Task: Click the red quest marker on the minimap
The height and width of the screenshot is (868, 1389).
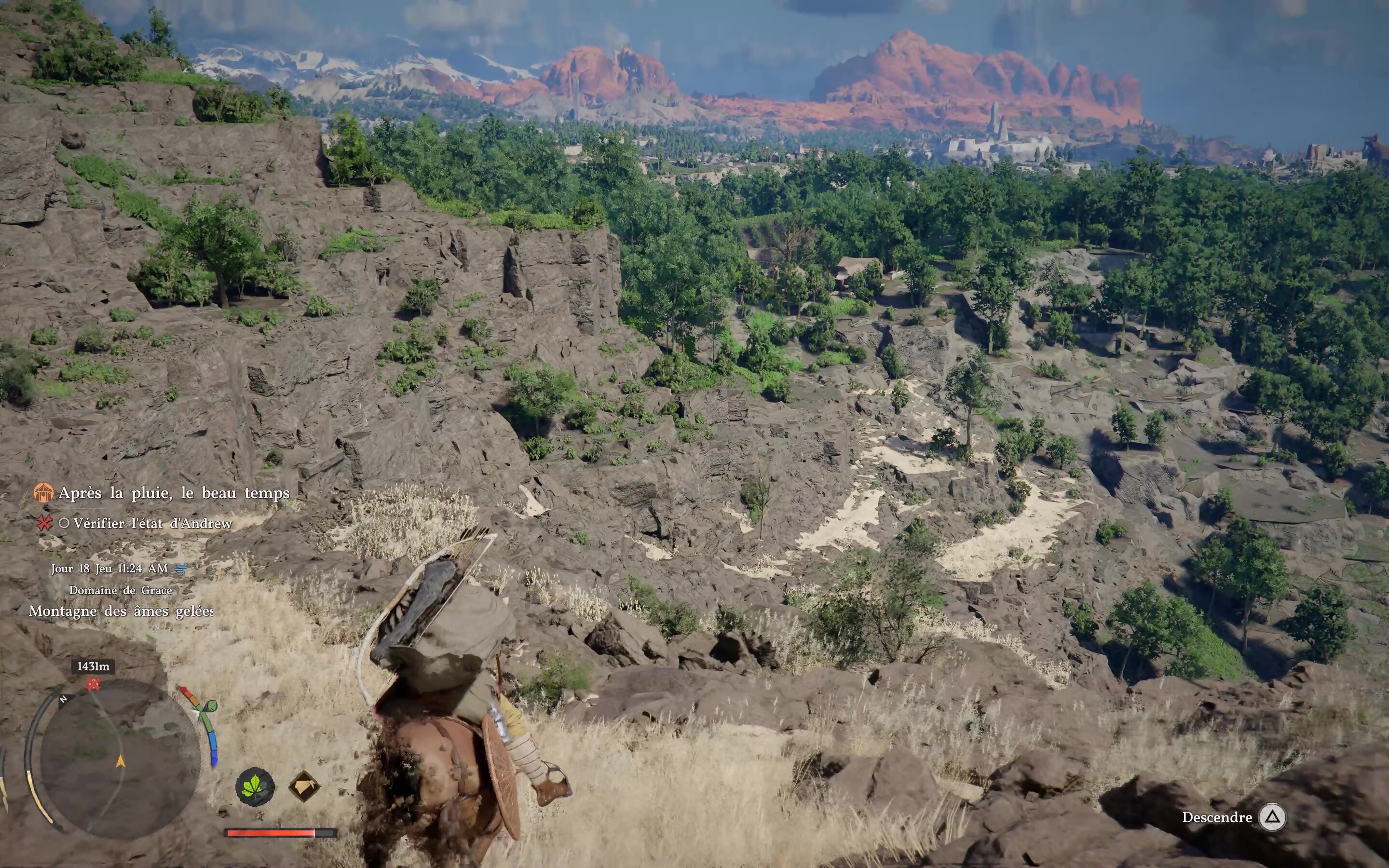Action: [93, 684]
